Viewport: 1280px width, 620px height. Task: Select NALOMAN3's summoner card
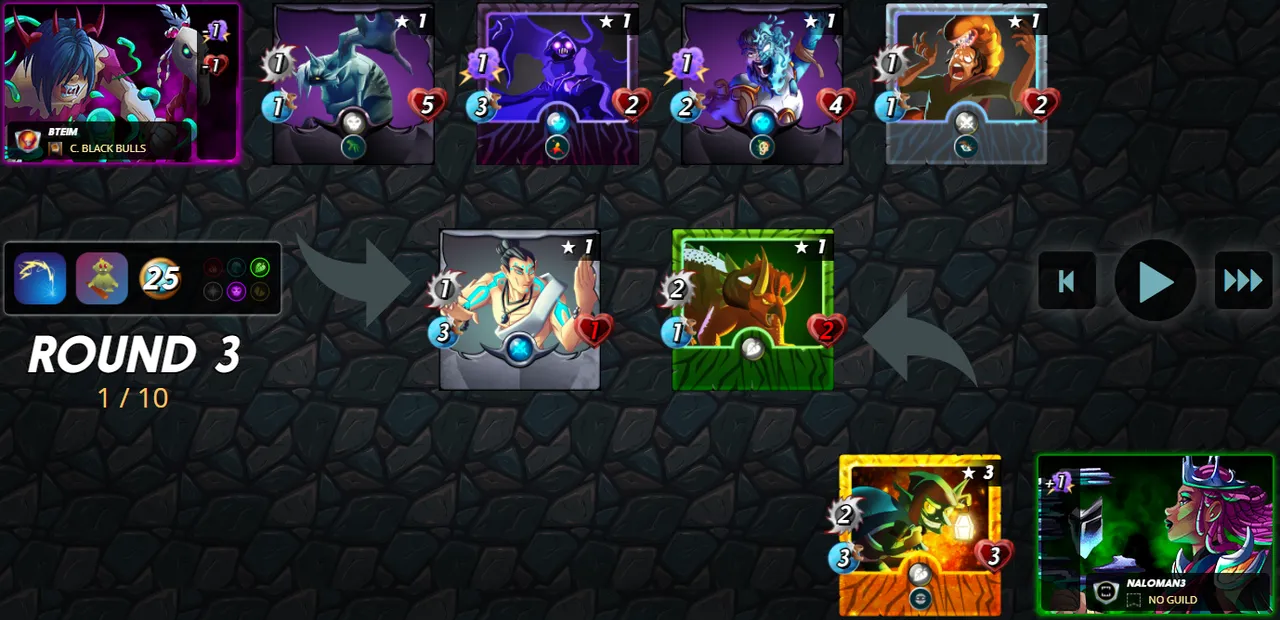1155,534
